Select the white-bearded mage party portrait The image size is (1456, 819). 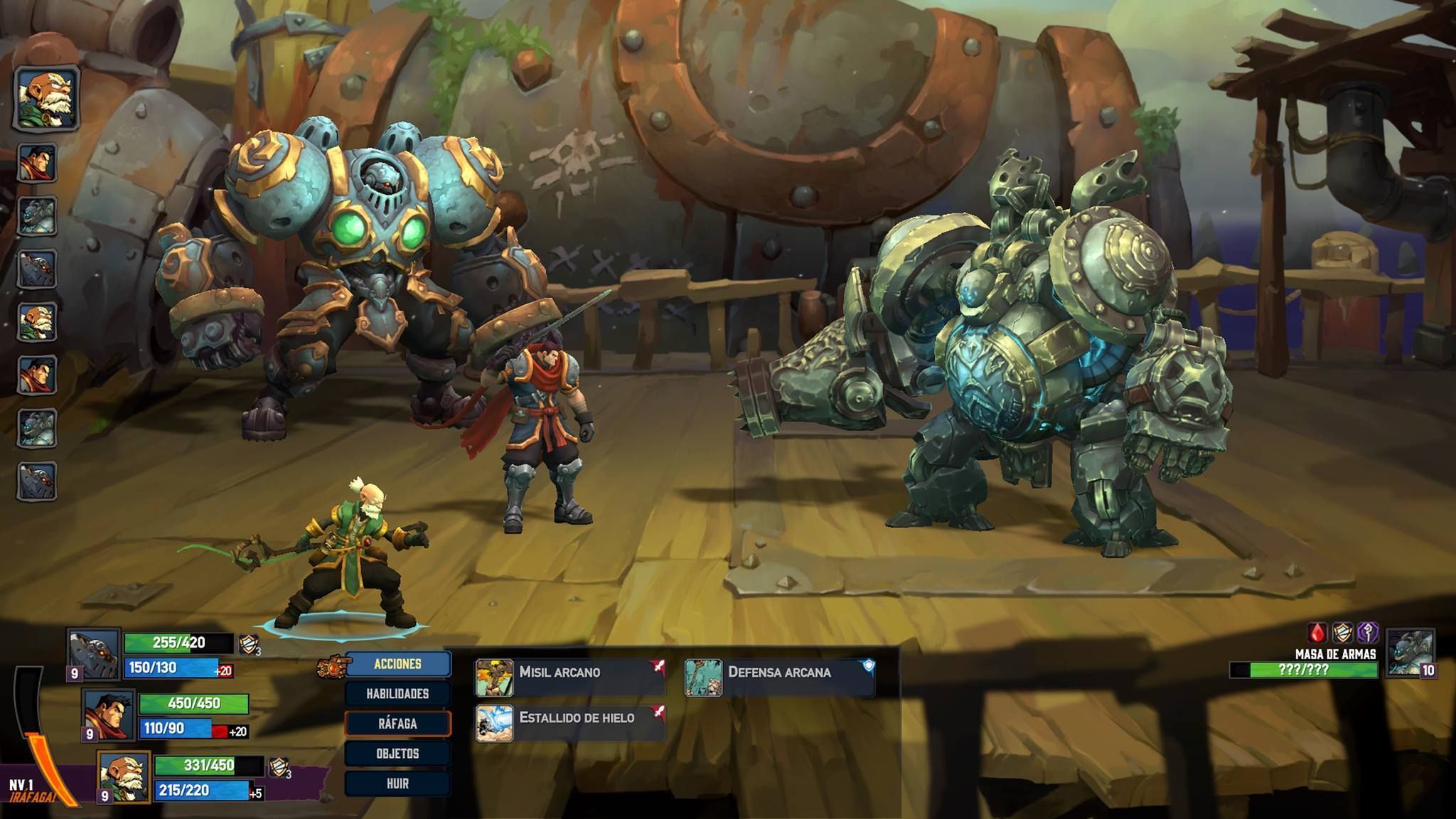[x=124, y=776]
